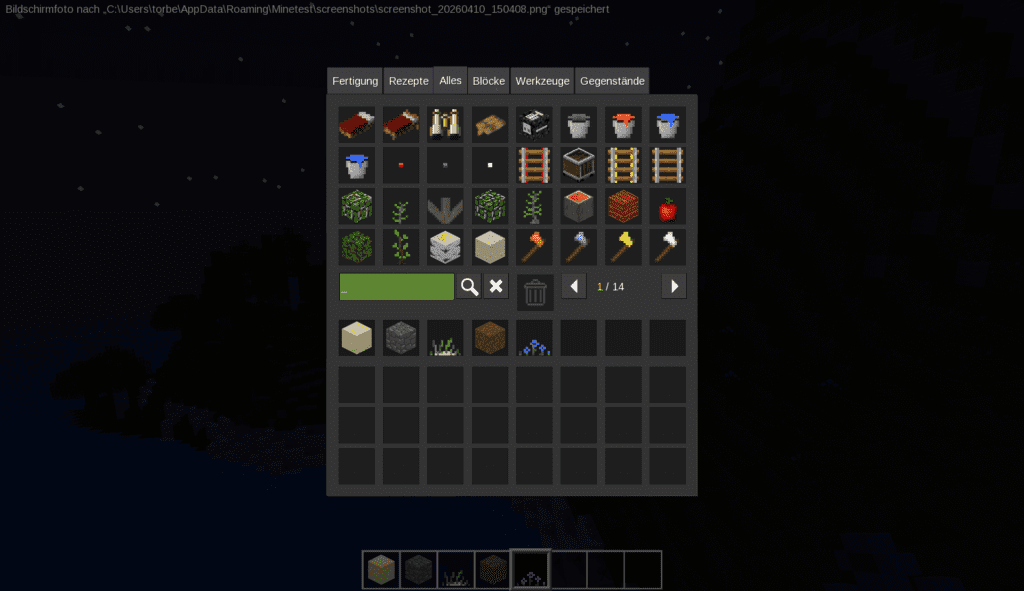
Task: Pick the binoculars from the item grid
Action: 445,124
